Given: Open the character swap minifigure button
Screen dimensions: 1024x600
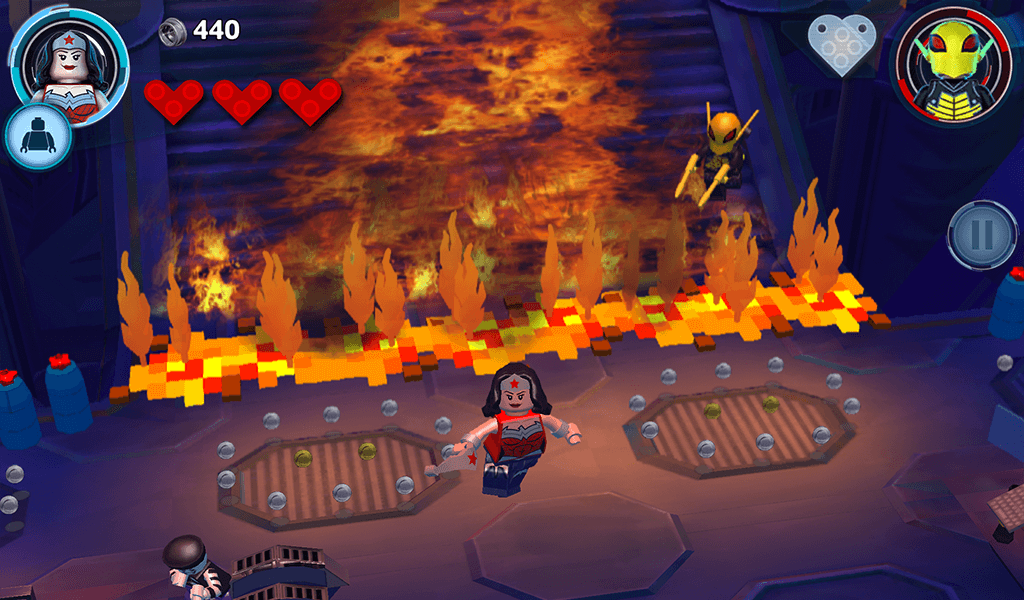Looking at the screenshot, I should 38,136.
